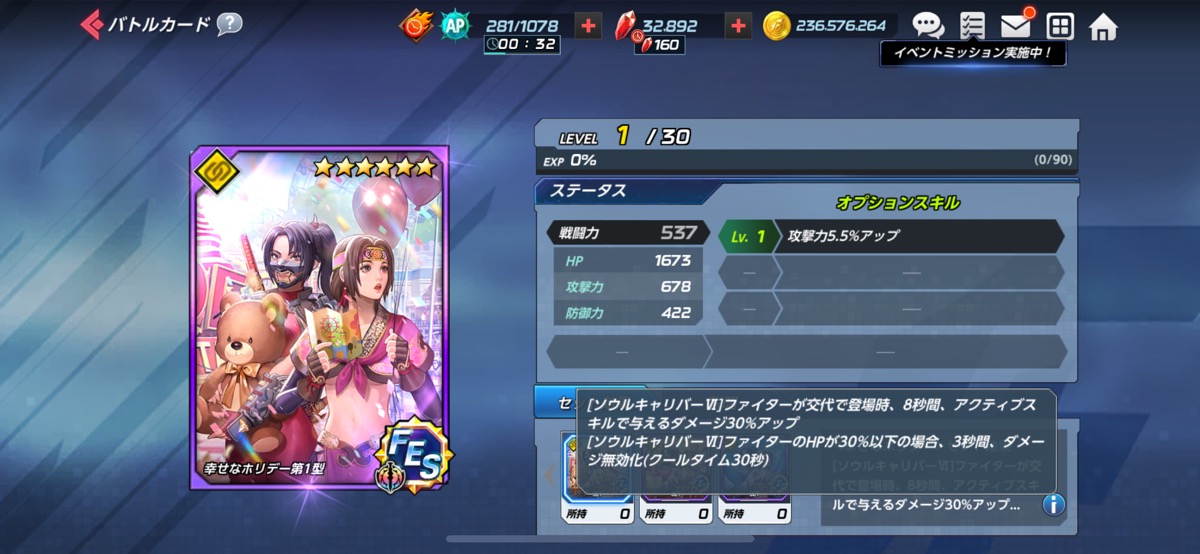The image size is (1200, 554).
Task: Tap the green AP icon
Action: pos(455,26)
